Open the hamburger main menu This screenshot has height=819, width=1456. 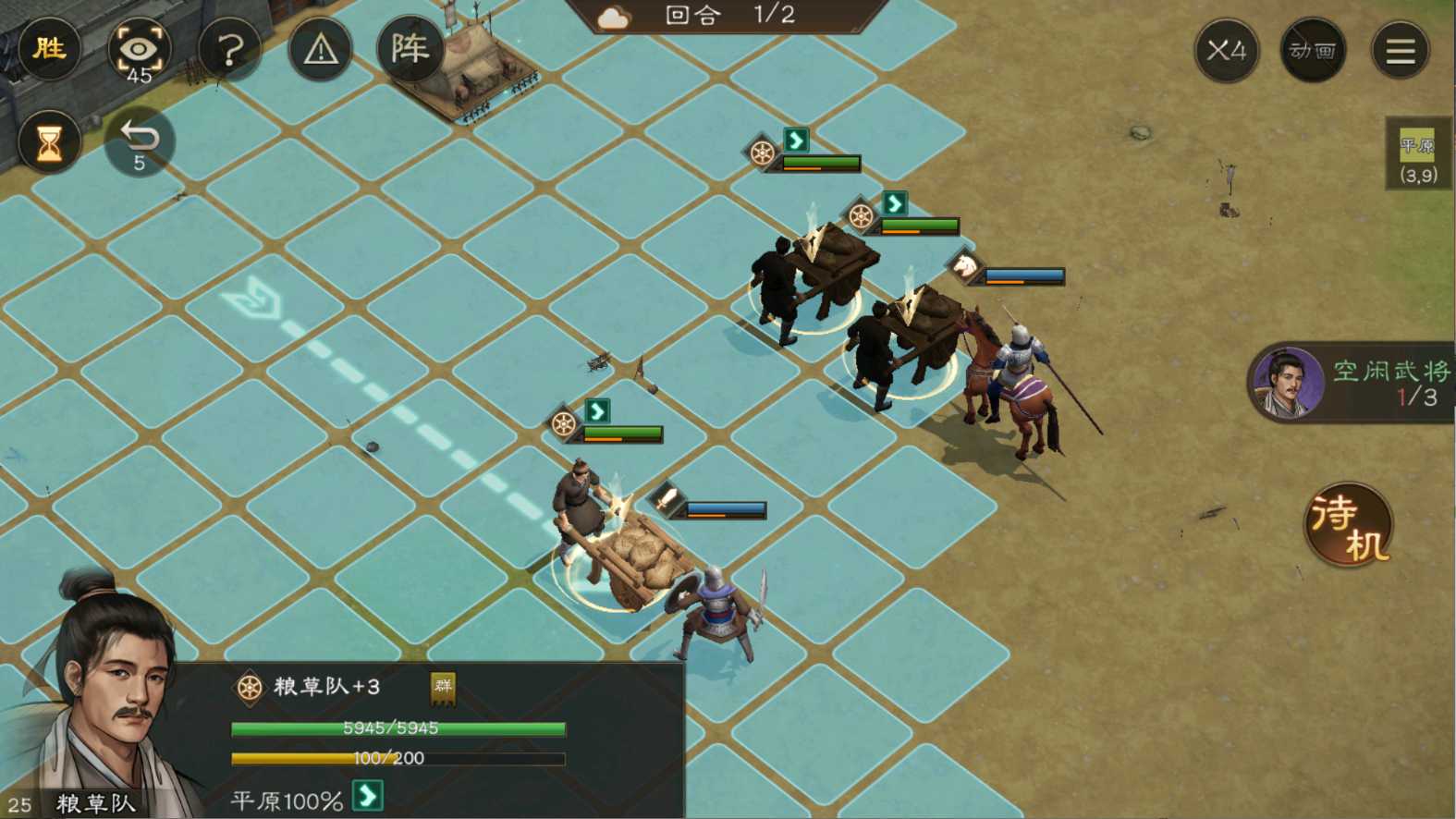[1400, 50]
